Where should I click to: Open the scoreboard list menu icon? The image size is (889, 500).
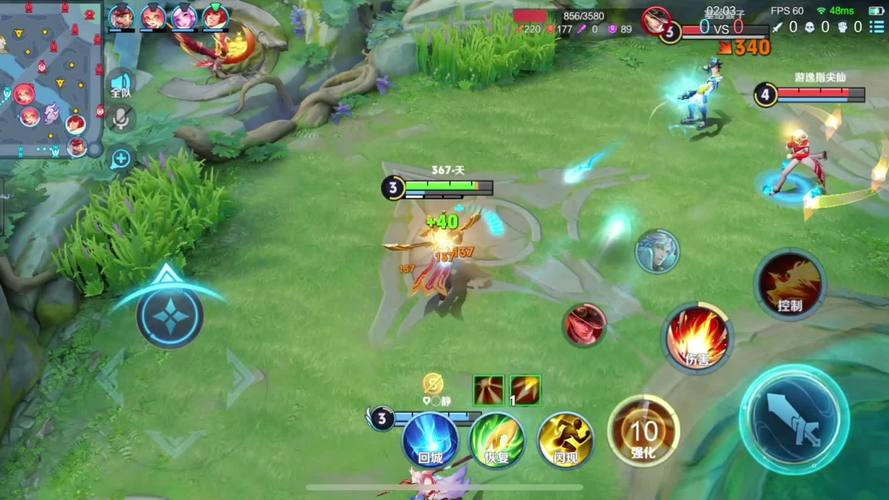tap(876, 27)
